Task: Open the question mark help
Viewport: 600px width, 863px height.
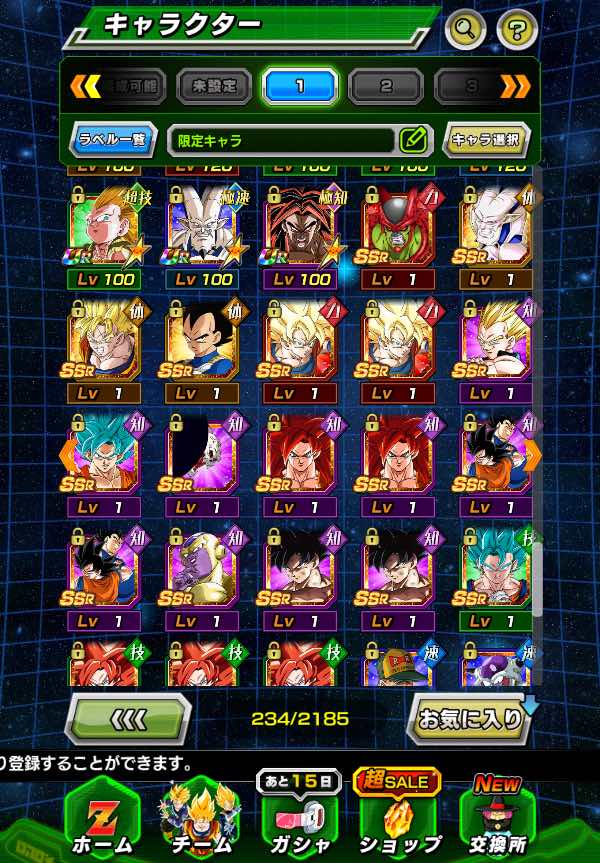Action: tap(515, 28)
